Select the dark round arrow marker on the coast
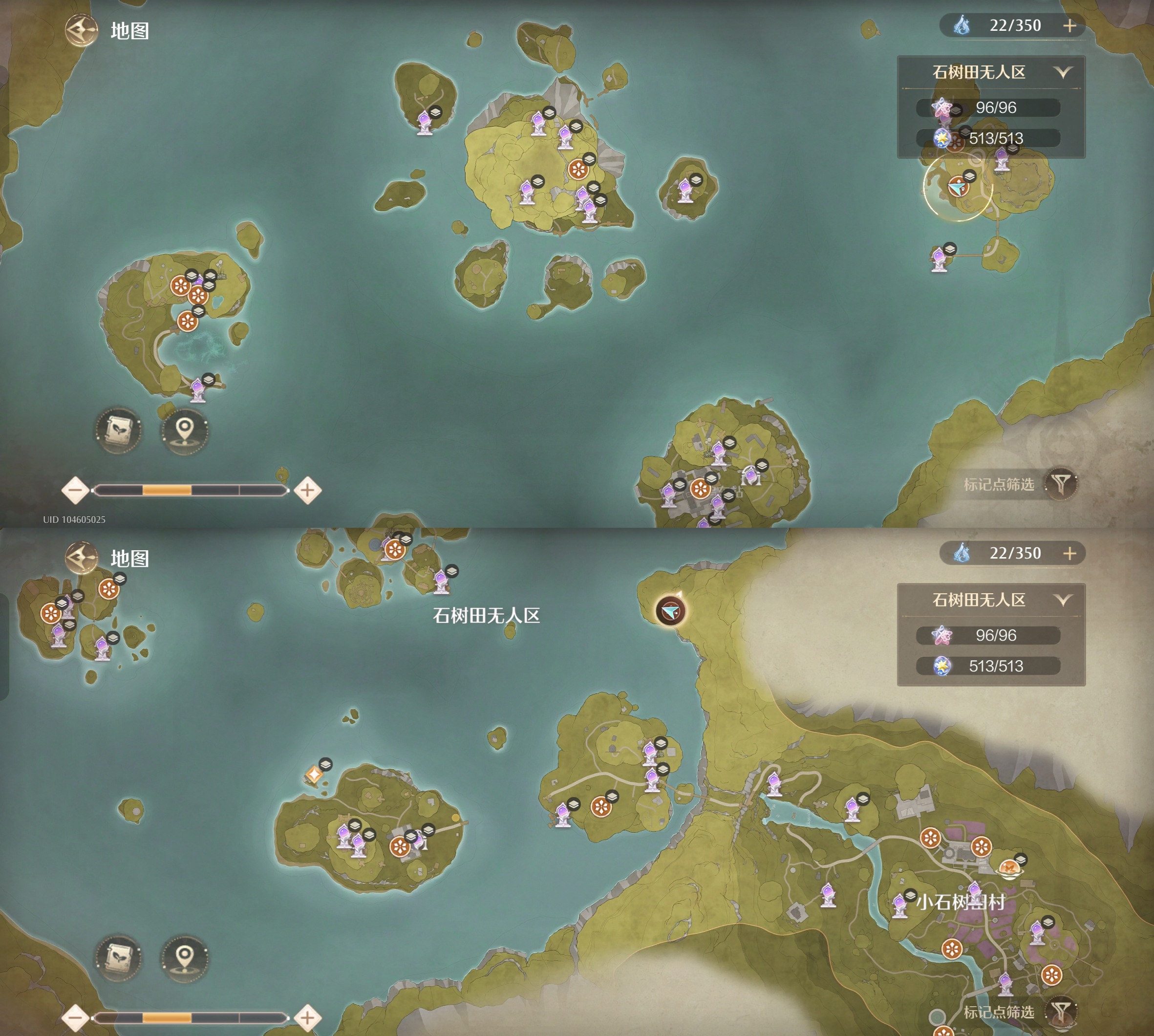Image resolution: width=1154 pixels, height=1036 pixels. (x=671, y=611)
